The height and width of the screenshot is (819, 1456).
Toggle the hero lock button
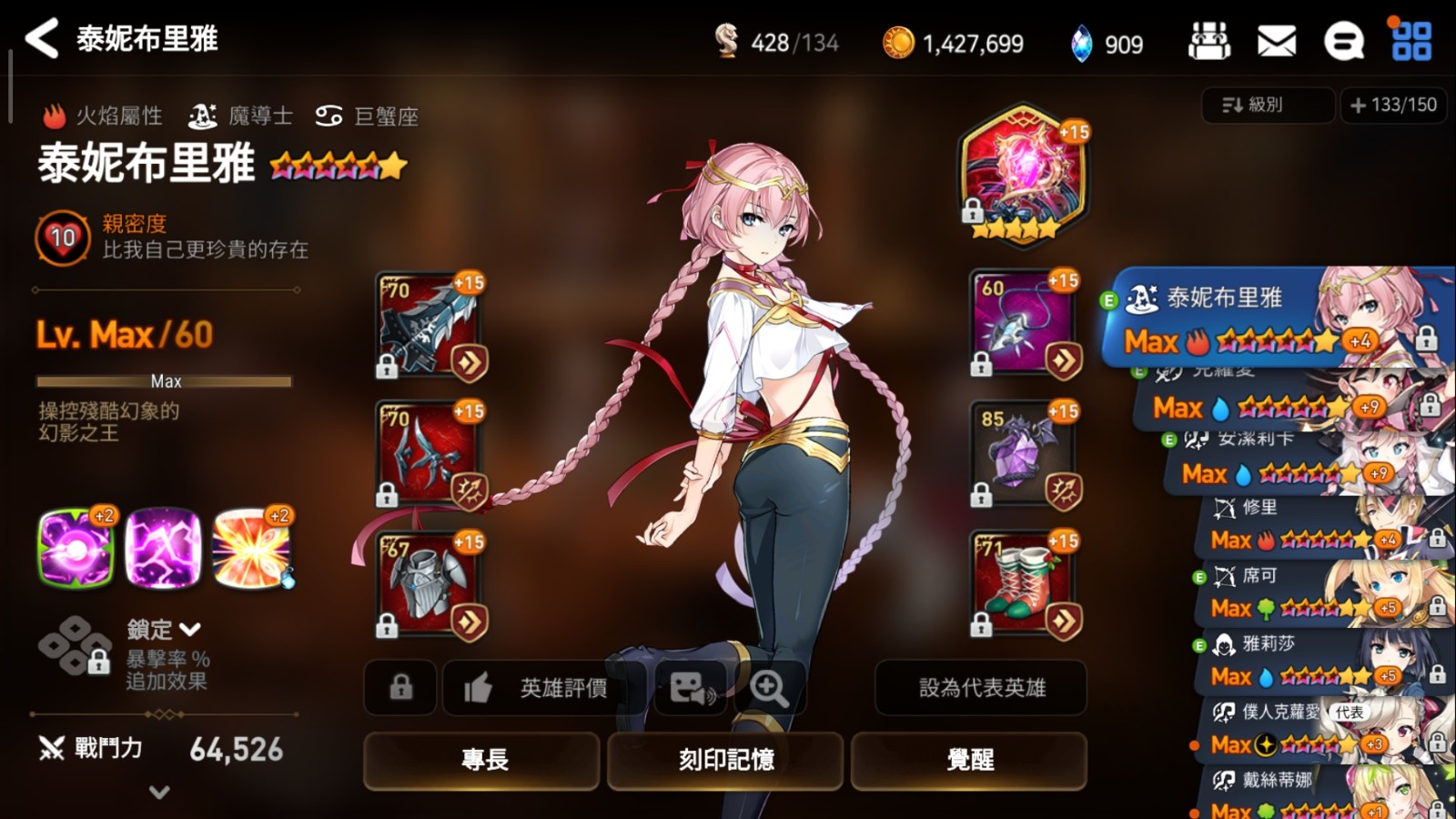coord(400,688)
